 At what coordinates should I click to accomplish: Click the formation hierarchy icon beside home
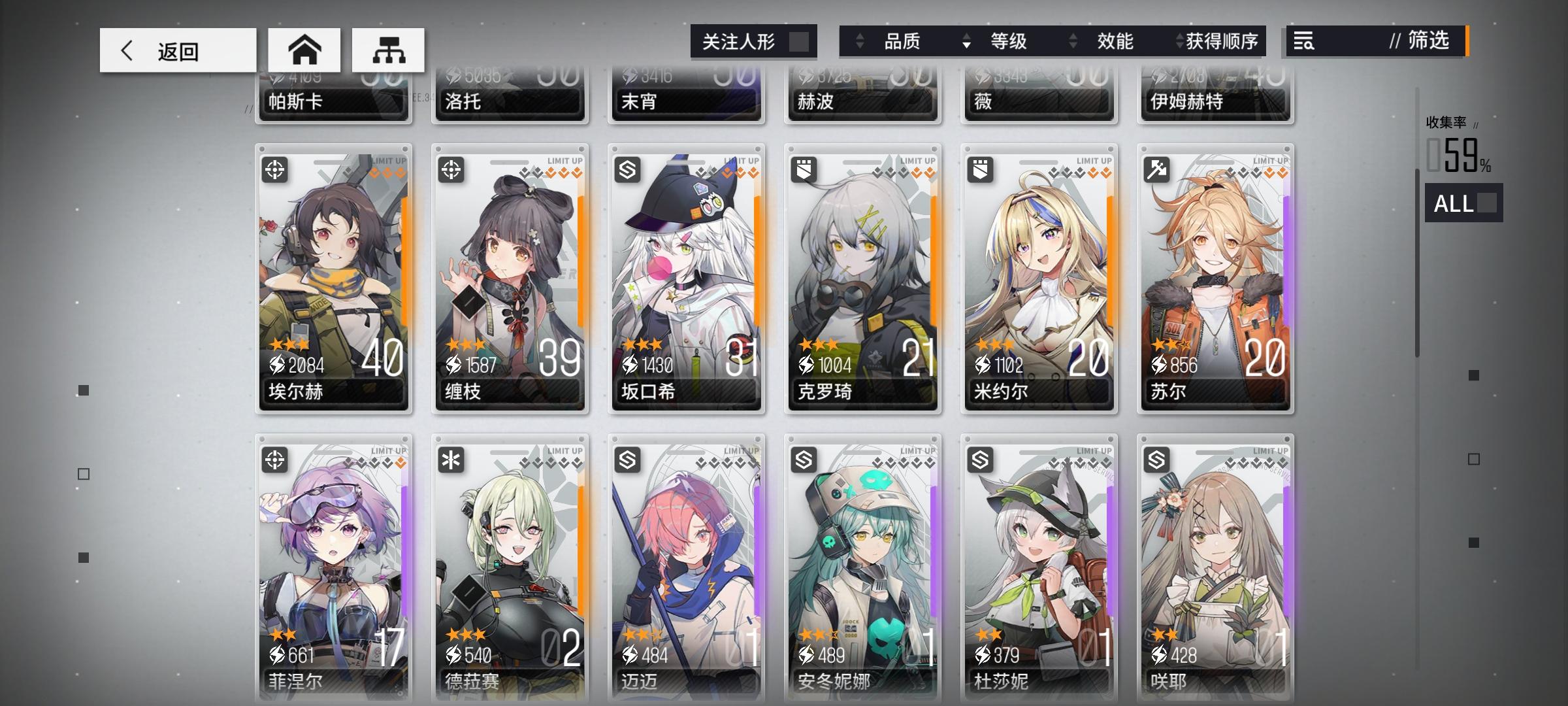coord(389,49)
